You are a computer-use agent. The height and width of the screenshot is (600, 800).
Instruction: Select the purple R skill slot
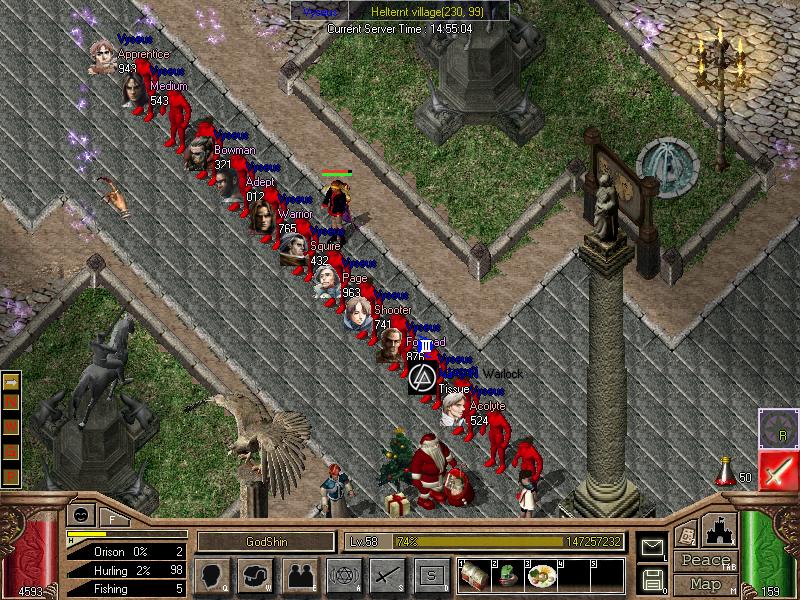777,428
